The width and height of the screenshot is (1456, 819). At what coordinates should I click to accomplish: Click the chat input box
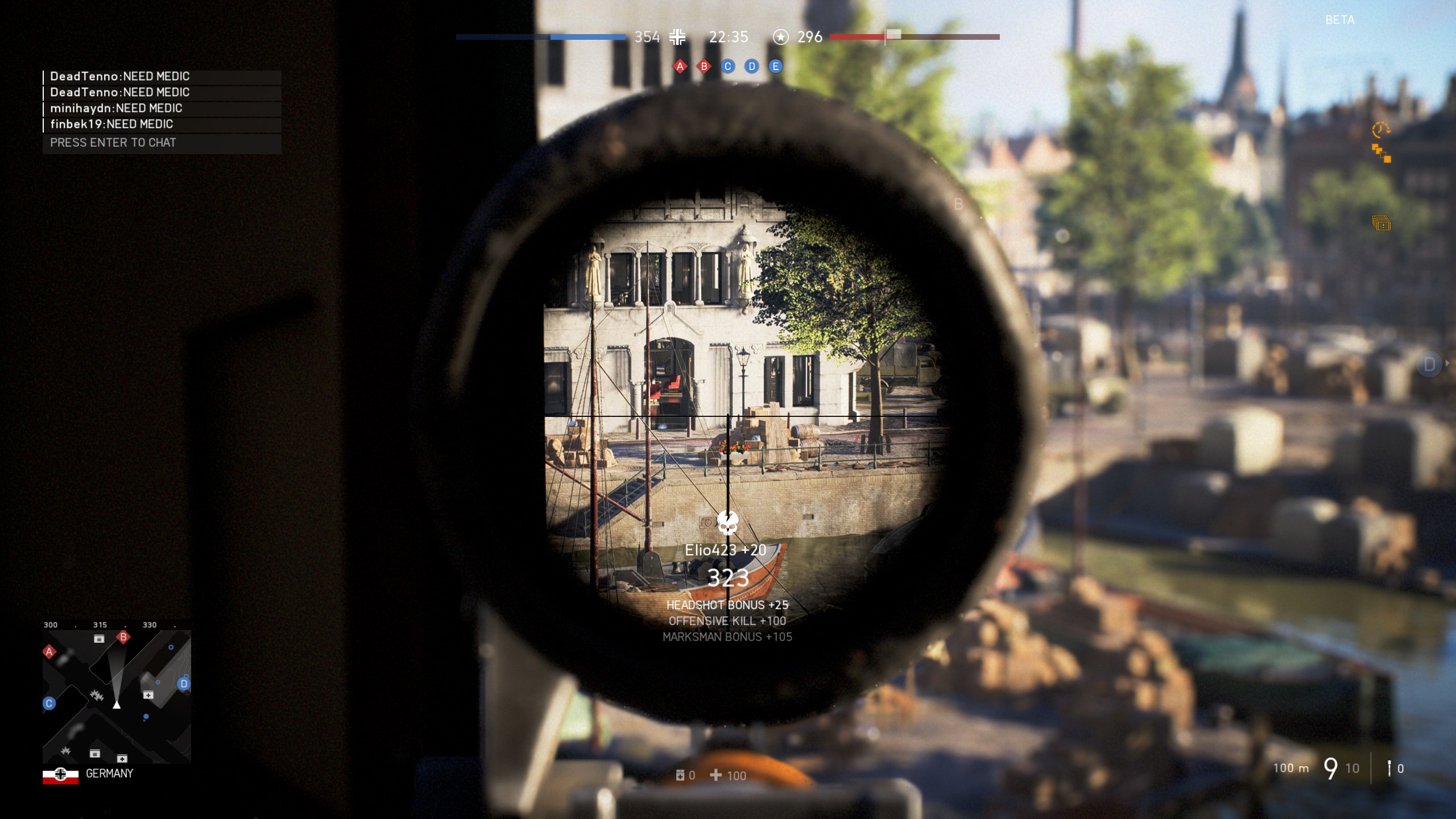[162, 143]
